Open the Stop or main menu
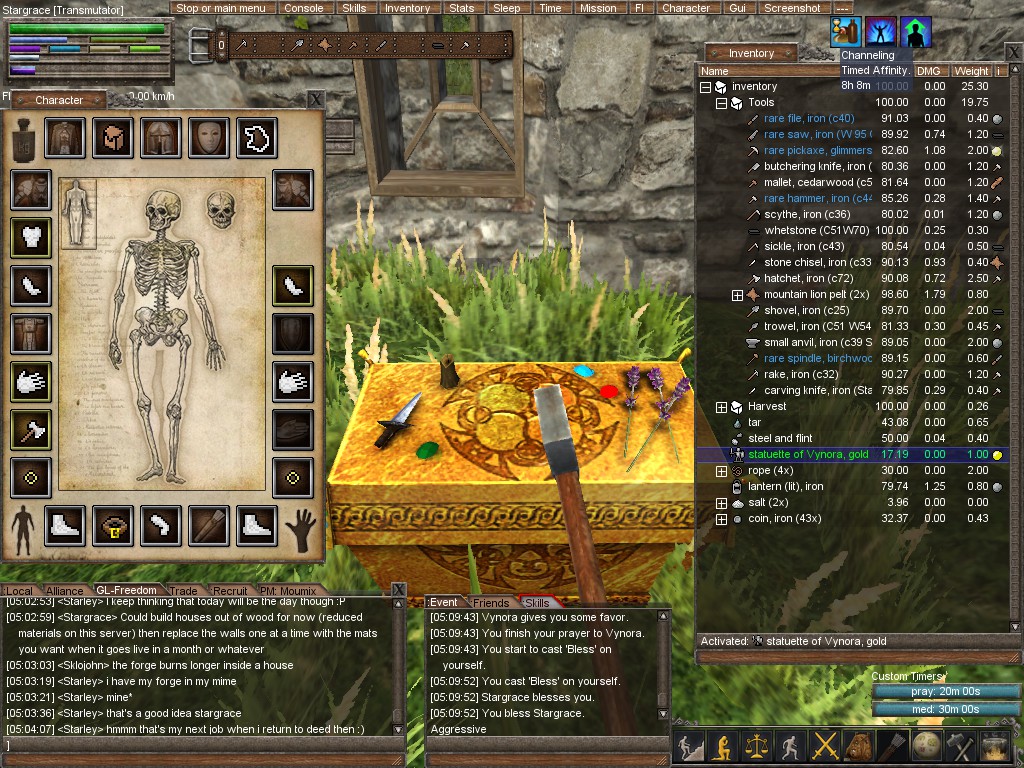The image size is (1024, 768). point(221,8)
